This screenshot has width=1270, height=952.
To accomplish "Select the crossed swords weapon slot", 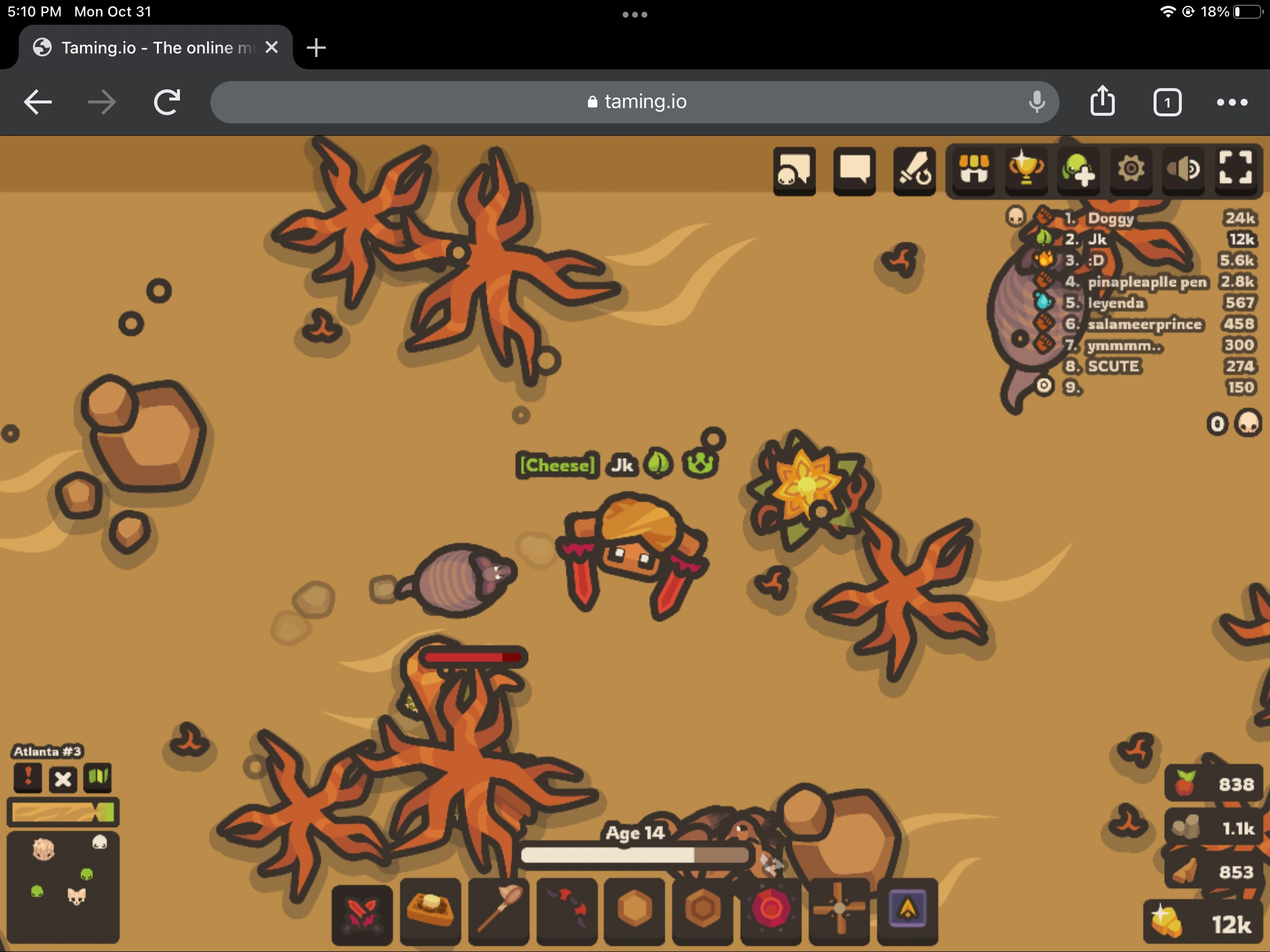I will click(x=362, y=911).
